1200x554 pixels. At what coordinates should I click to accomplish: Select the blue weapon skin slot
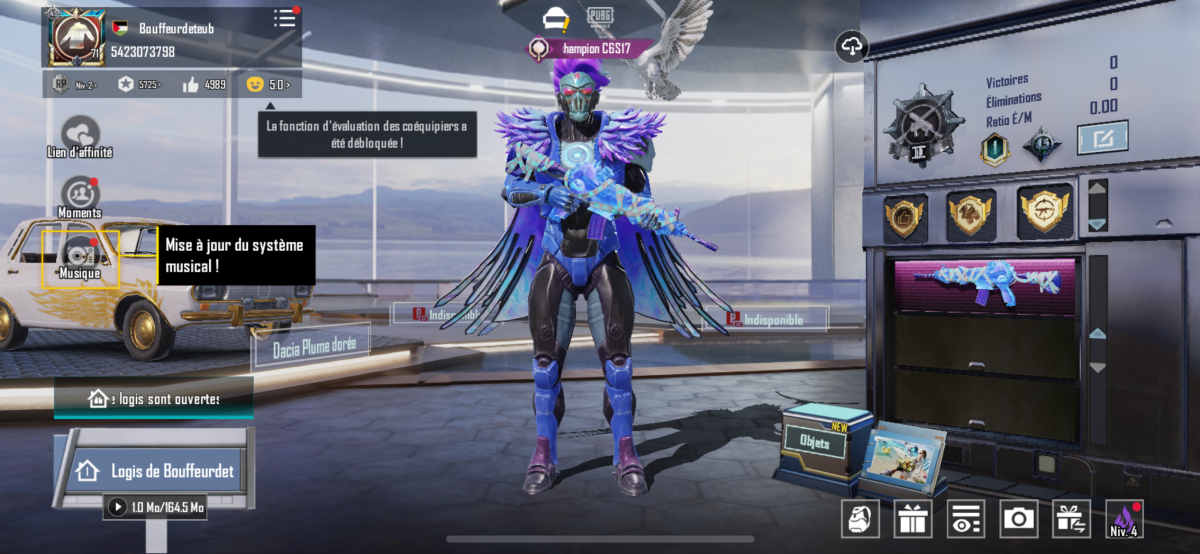coord(985,285)
